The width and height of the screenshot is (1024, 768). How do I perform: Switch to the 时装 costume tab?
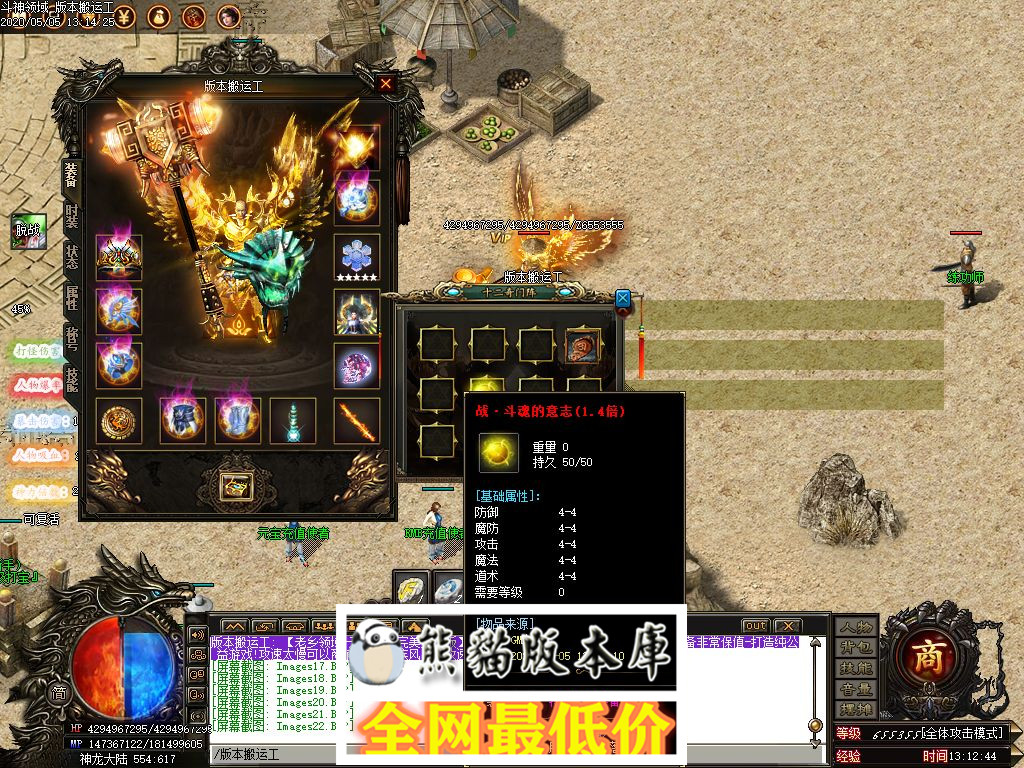[72, 216]
